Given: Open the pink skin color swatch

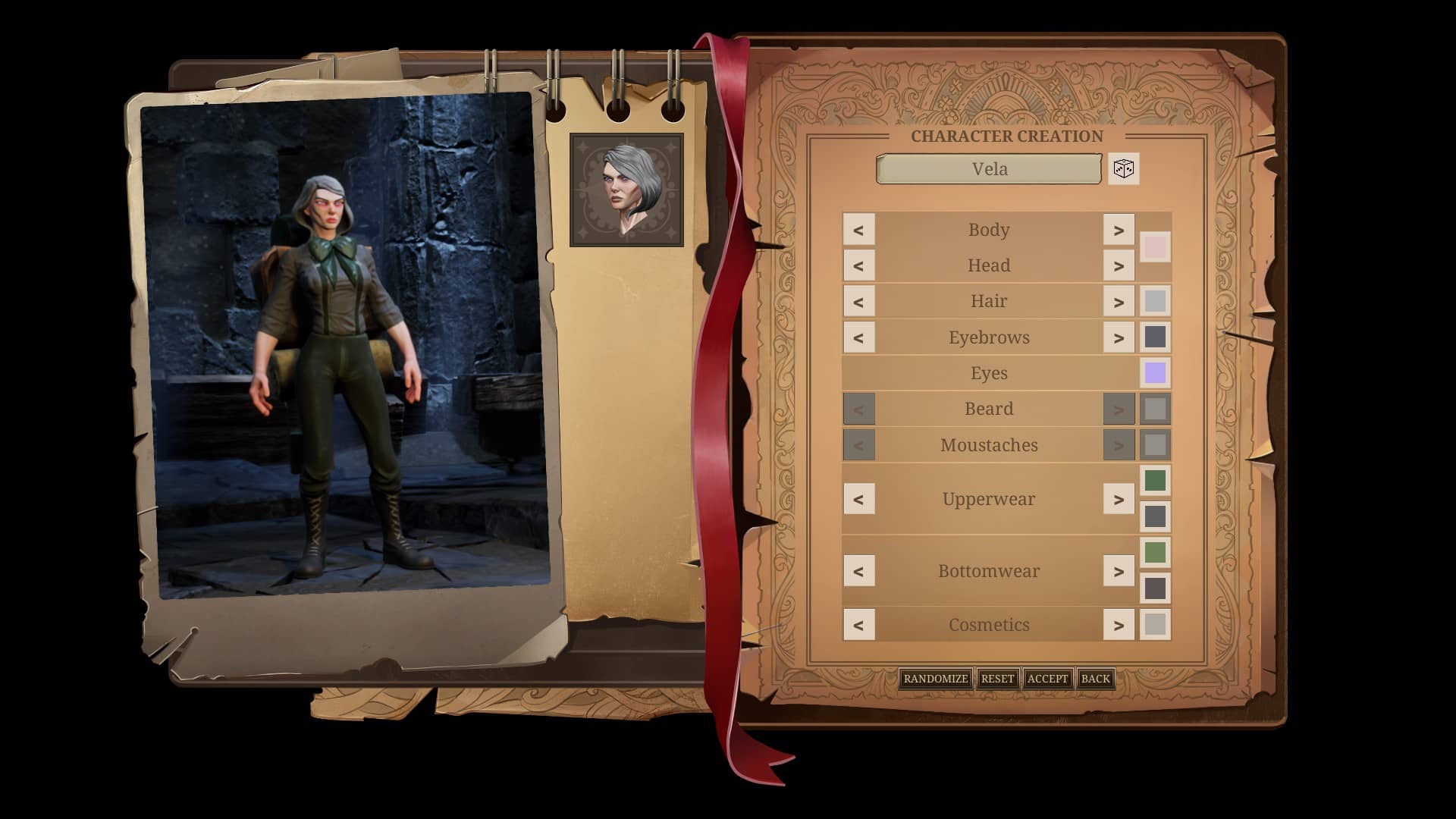Looking at the screenshot, I should pyautogui.click(x=1155, y=247).
